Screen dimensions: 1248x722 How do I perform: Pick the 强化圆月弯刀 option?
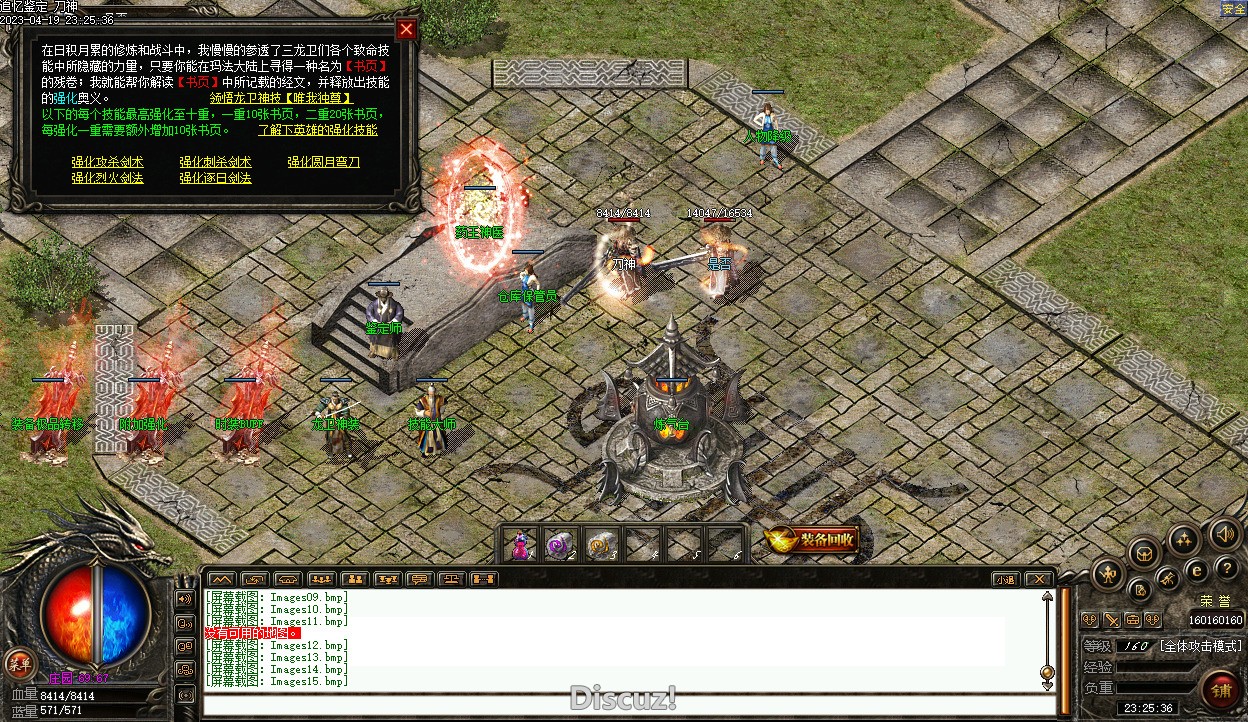coord(323,162)
